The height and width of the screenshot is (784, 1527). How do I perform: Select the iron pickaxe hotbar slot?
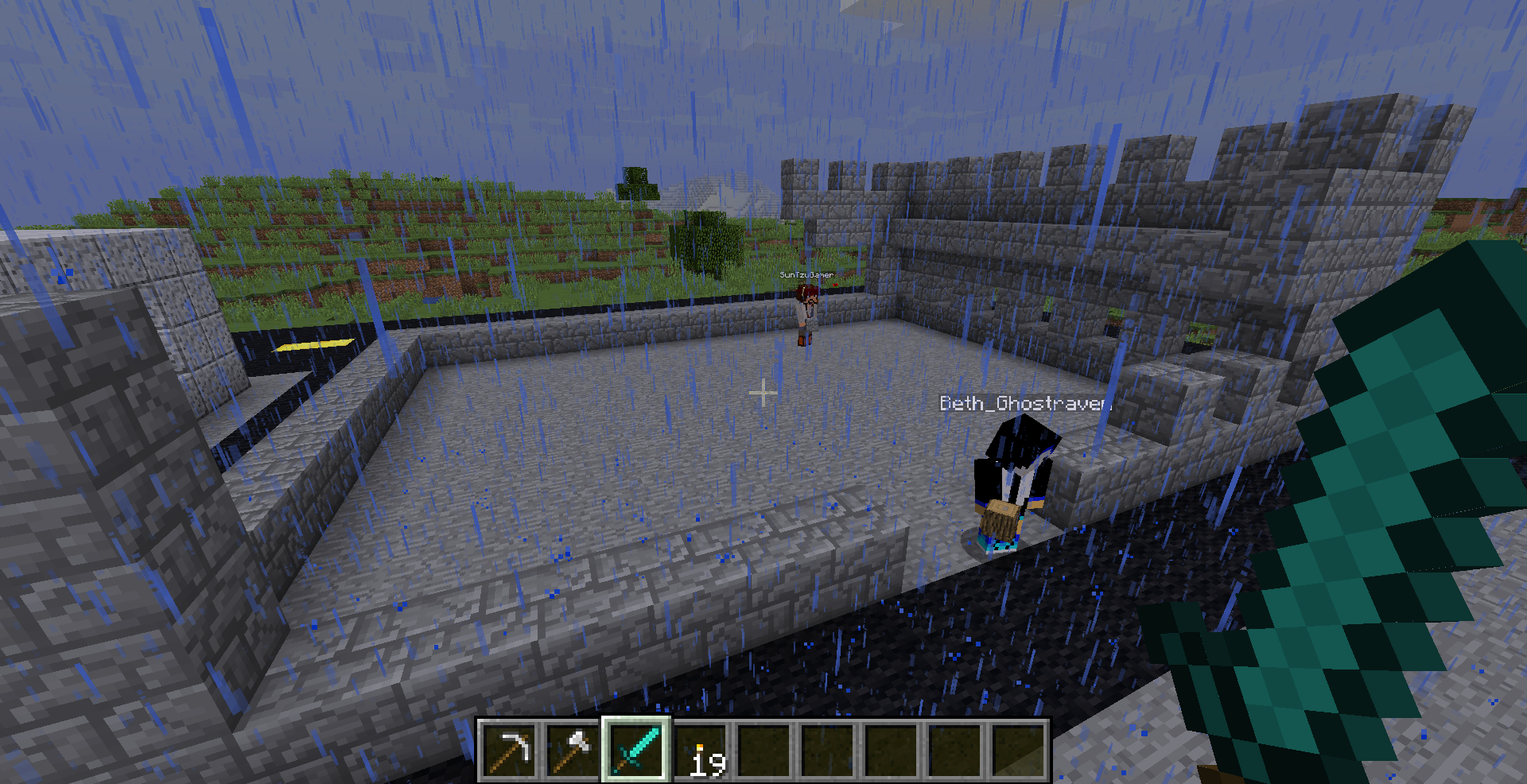point(509,750)
